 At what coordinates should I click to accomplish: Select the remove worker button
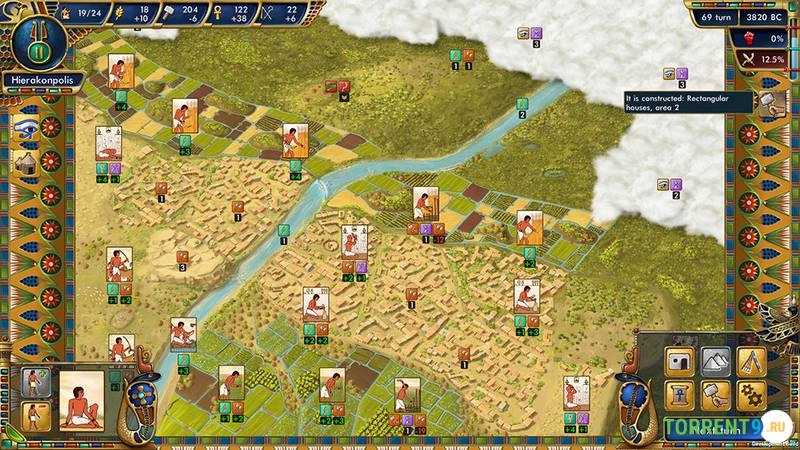36,414
